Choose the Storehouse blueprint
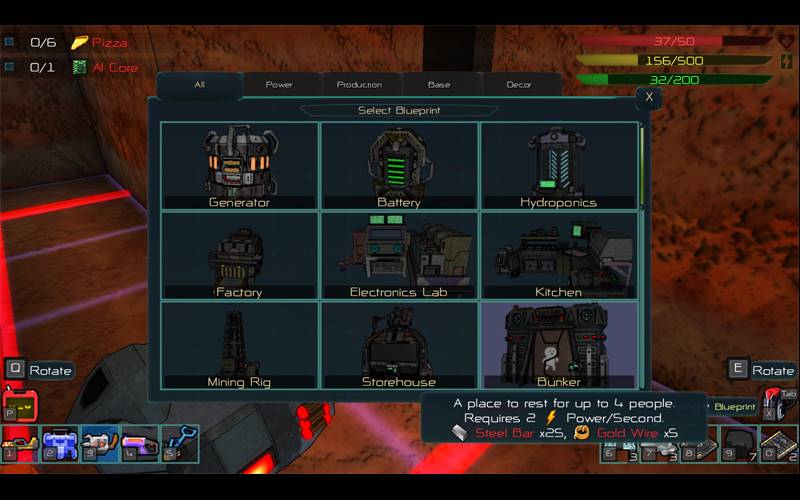This screenshot has height=500, width=800. pos(399,345)
